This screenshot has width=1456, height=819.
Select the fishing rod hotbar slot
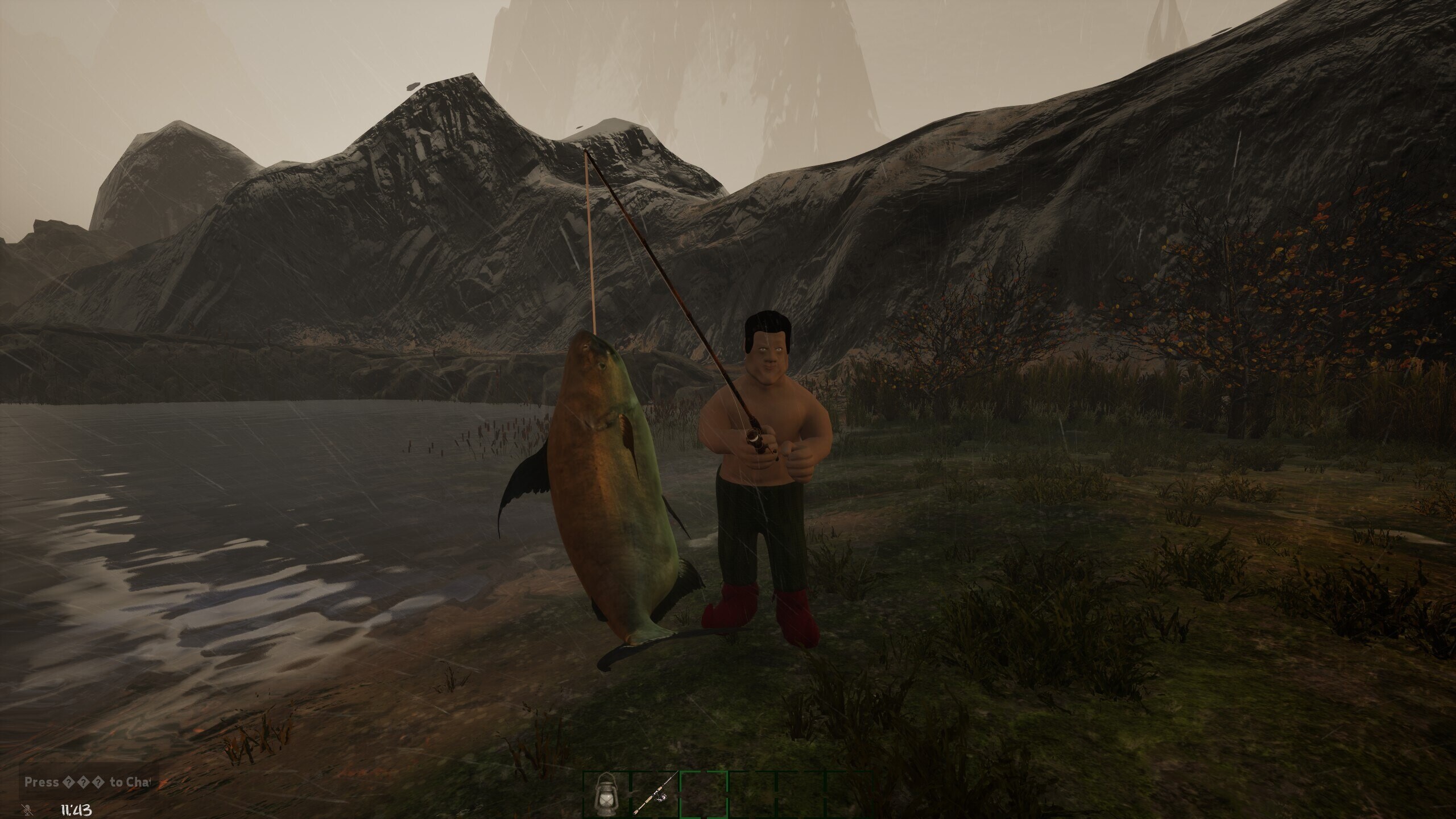[x=655, y=795]
